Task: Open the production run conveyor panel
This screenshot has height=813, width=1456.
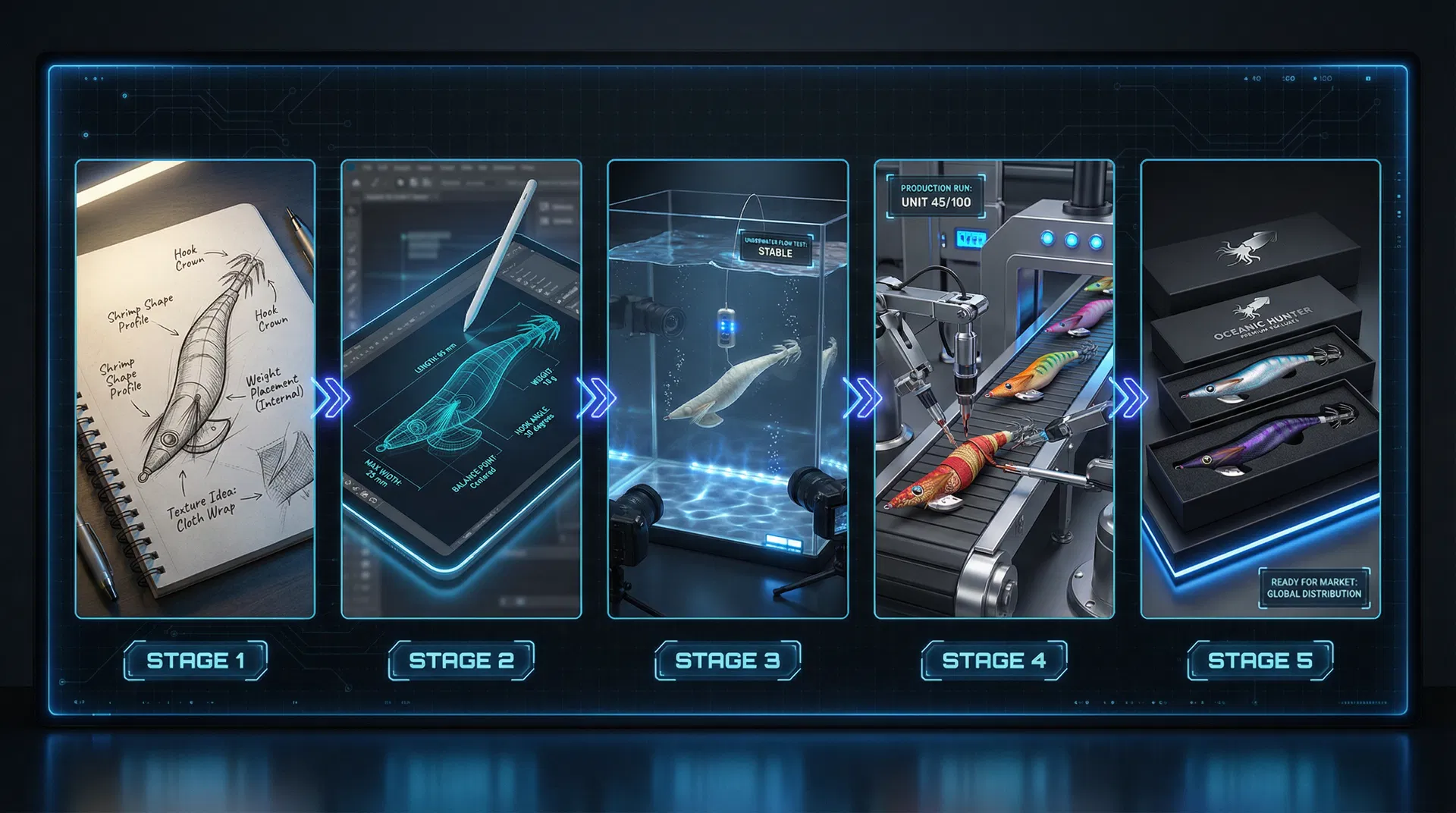Action: pyautogui.click(x=993, y=388)
